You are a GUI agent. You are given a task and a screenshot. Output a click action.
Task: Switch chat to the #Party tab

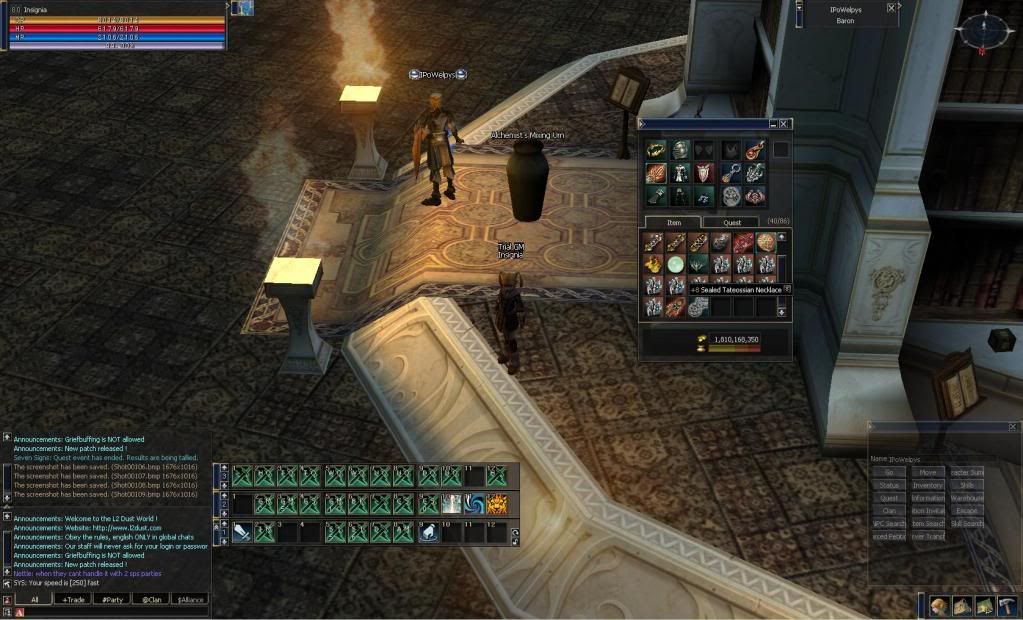click(111, 599)
